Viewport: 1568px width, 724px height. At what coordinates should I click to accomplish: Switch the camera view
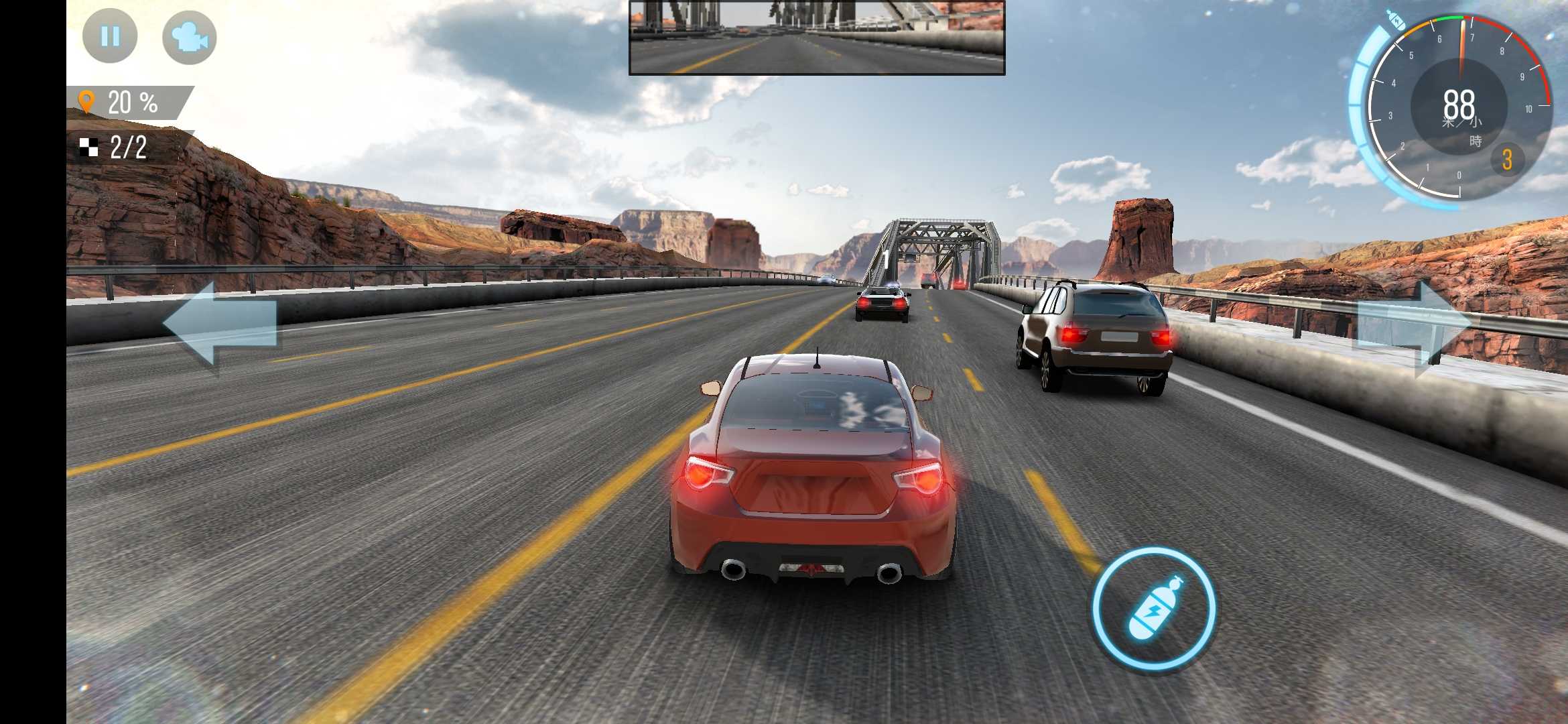190,38
